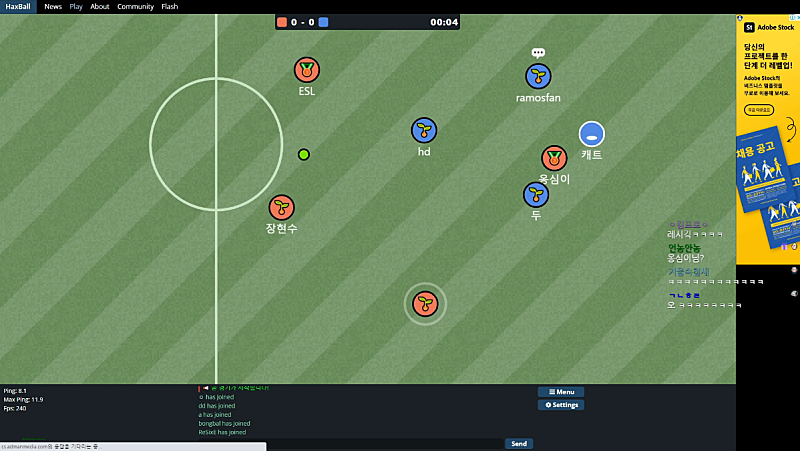Open the About page link
The width and height of the screenshot is (800, 451).
100,6
